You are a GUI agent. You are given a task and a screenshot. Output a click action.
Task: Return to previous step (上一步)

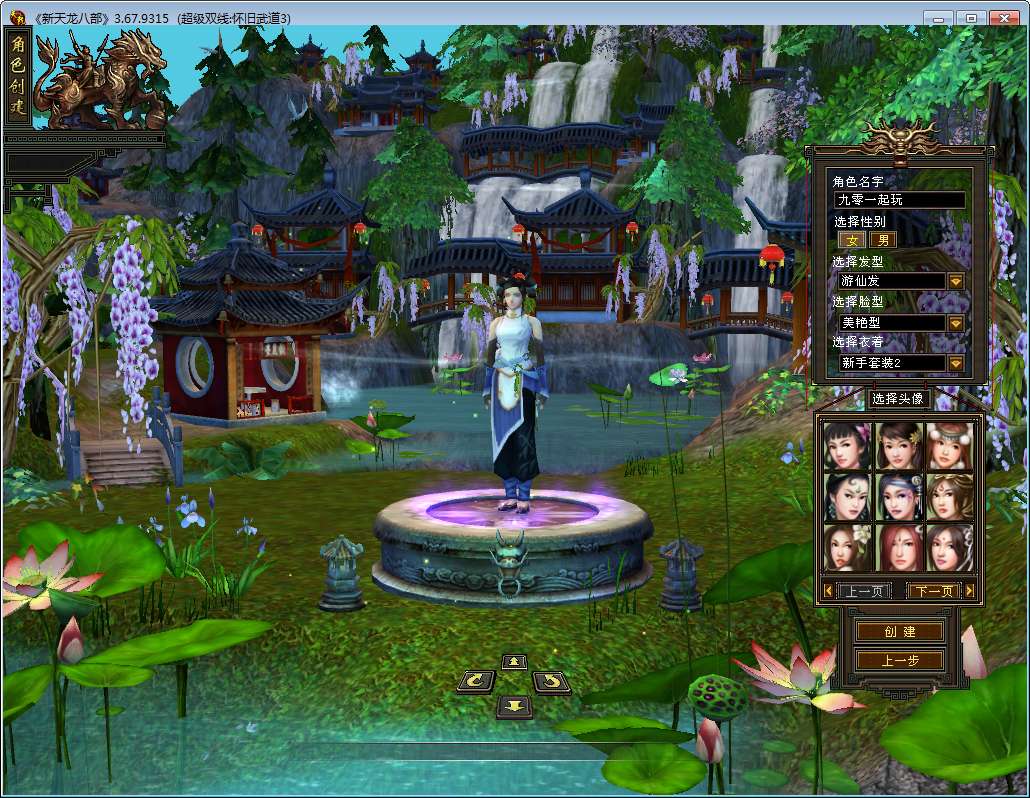(899, 660)
